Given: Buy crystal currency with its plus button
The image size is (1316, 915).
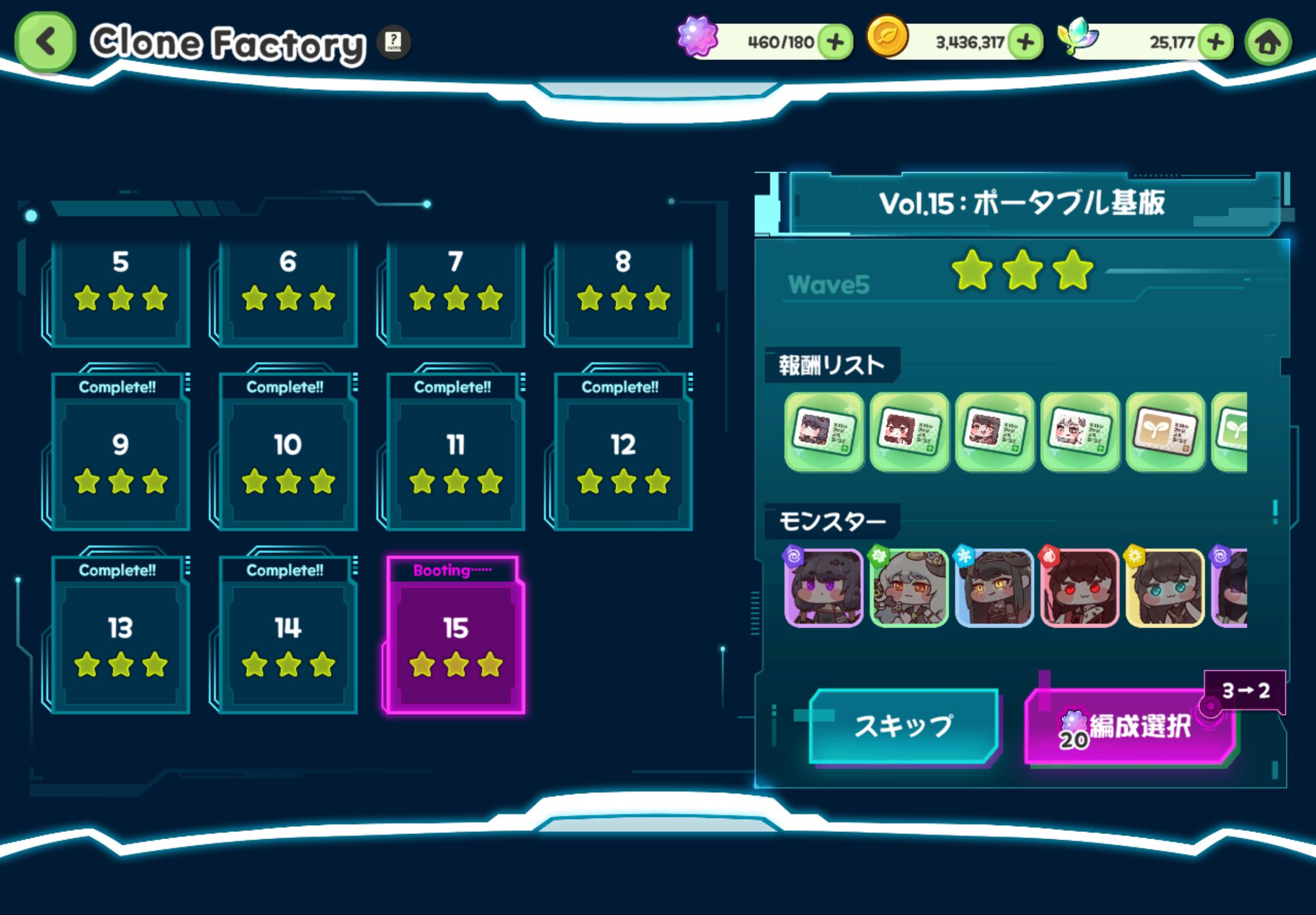Looking at the screenshot, I should click(x=1215, y=42).
